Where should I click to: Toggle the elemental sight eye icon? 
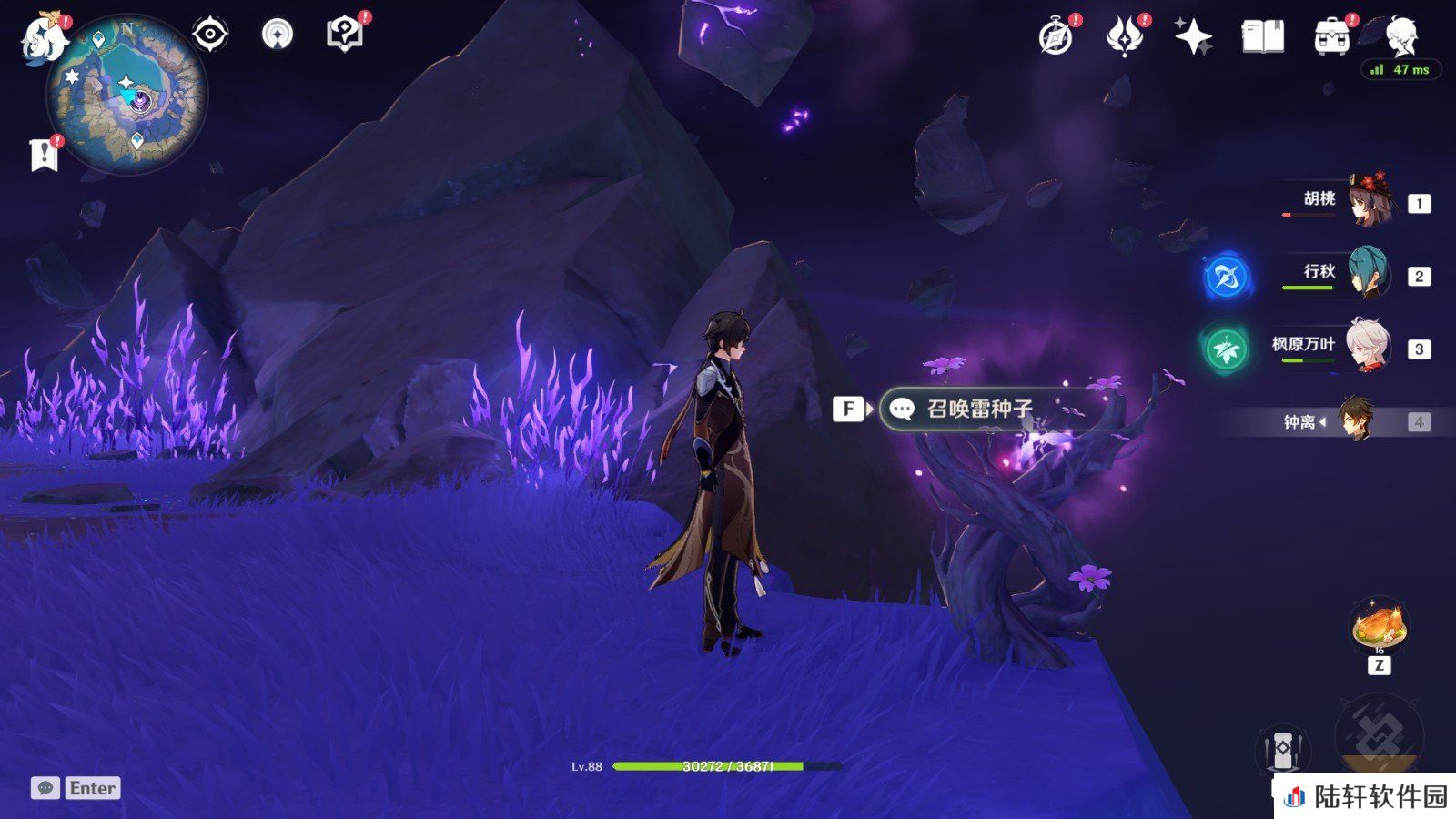click(x=210, y=35)
